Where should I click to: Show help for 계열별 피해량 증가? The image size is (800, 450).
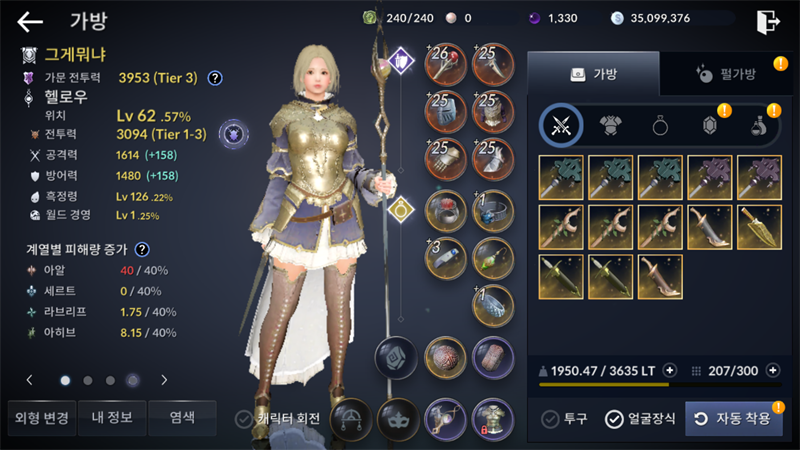(142, 250)
